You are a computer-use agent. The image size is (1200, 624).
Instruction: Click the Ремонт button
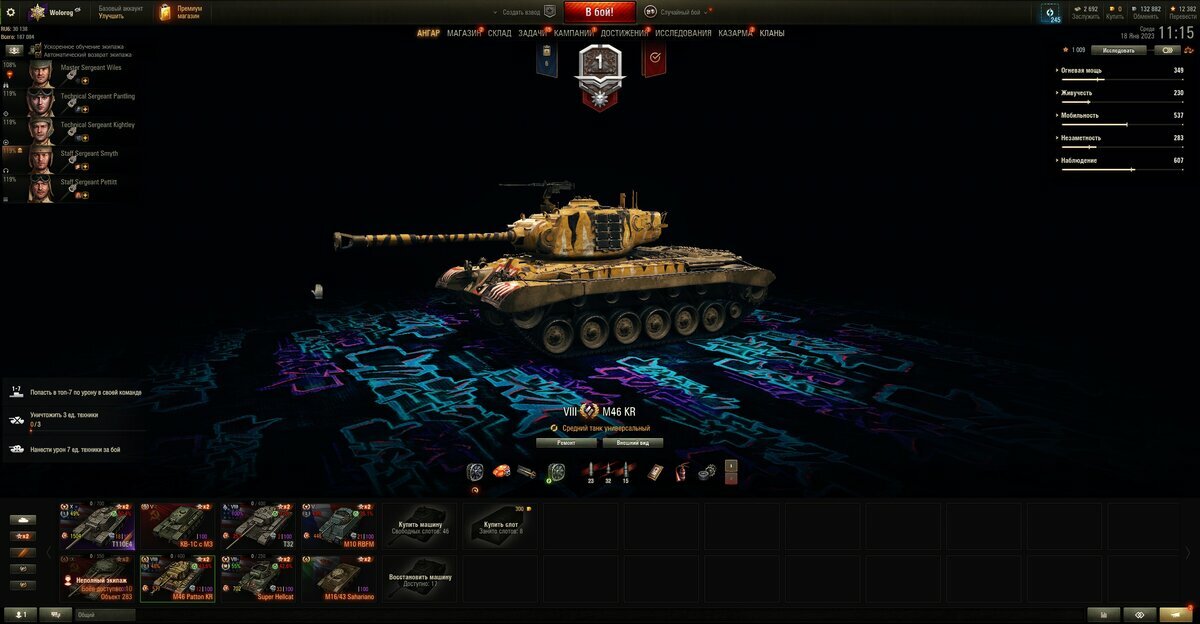(x=566, y=442)
